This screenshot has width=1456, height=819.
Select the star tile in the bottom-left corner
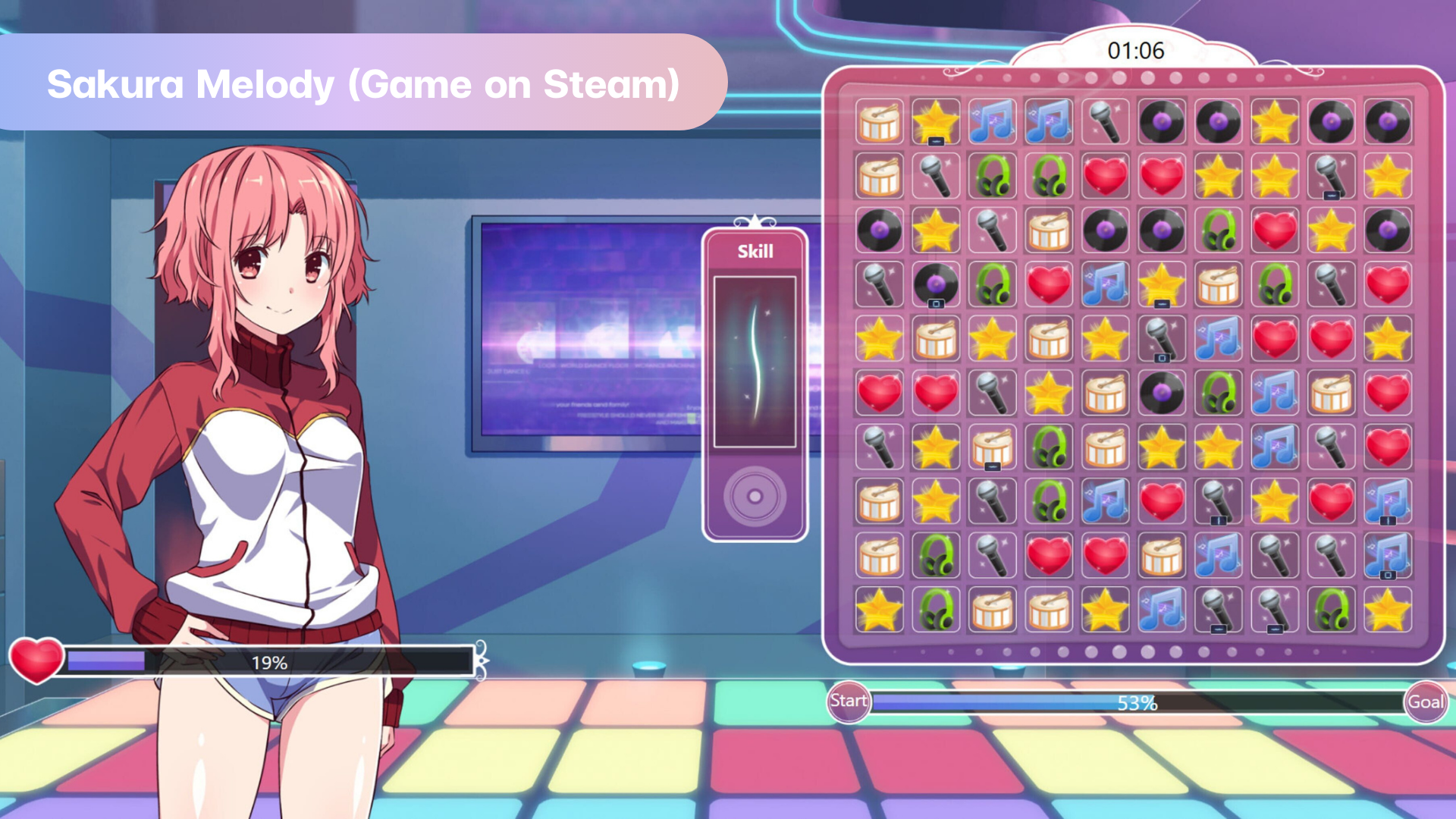point(878,610)
